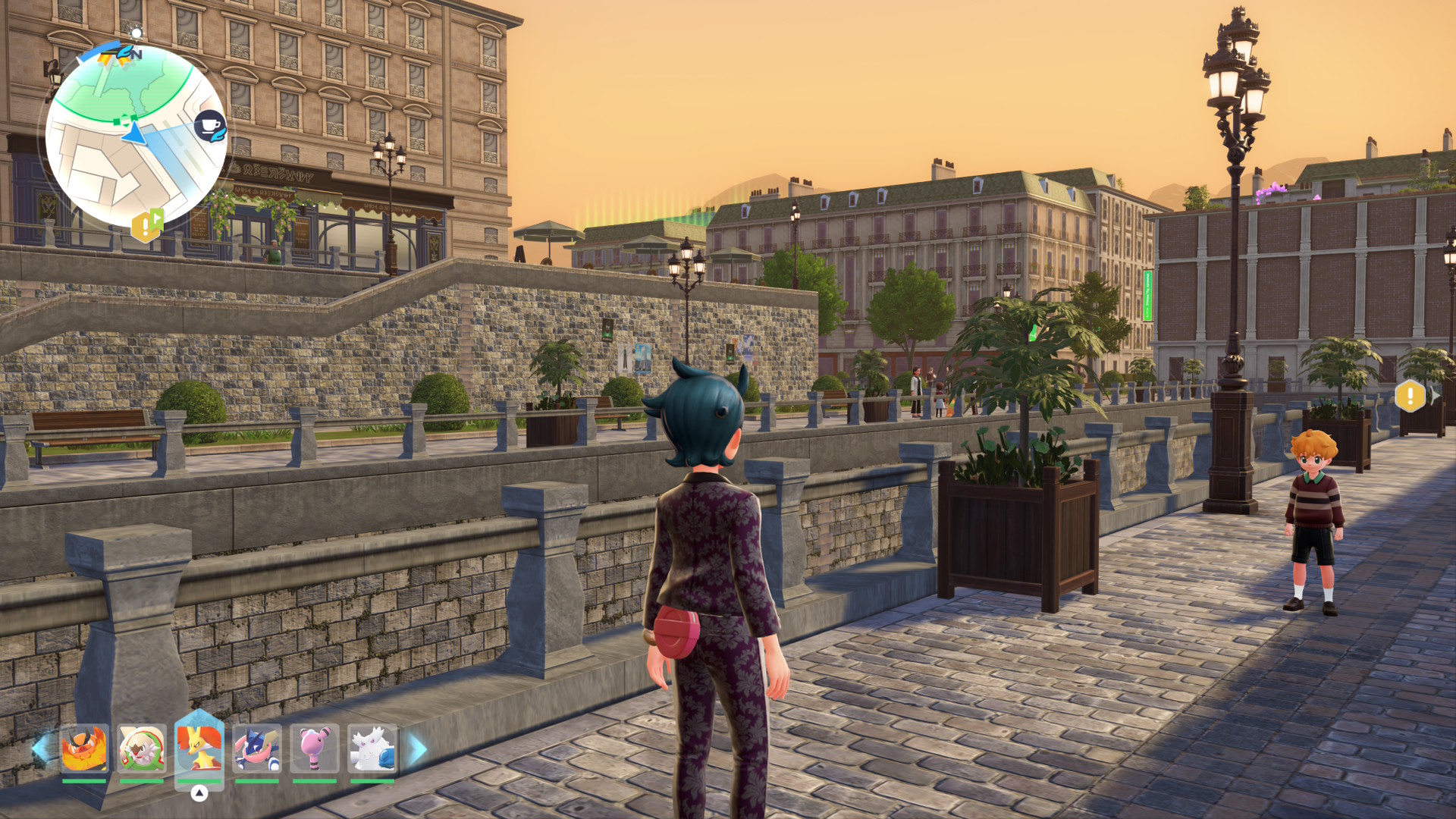
Task: Pick the pink Ampharos party slot
Action: [x=315, y=749]
